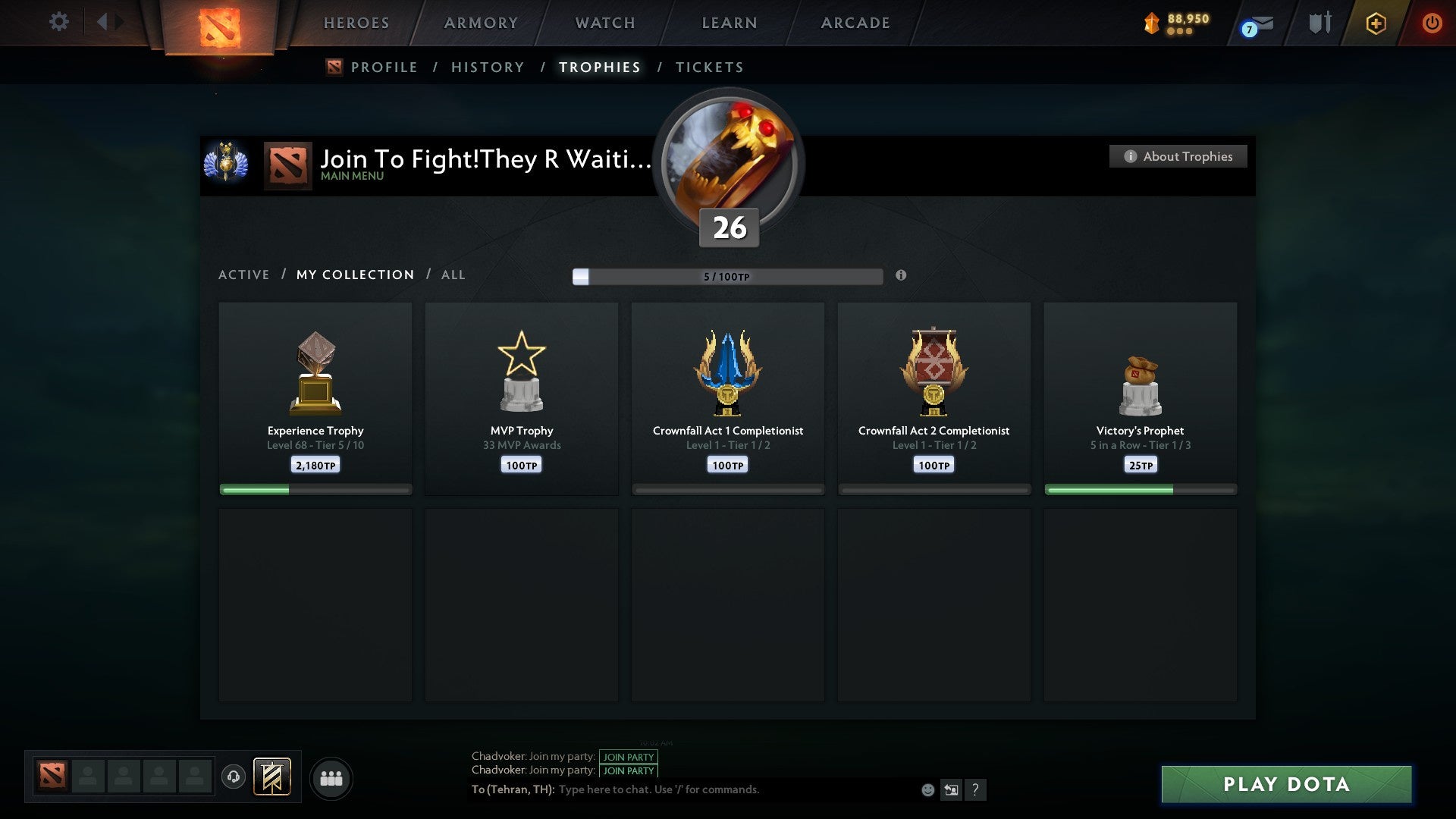Open Dota Plus subscription via gold hexagon icon
Viewport: 1456px width, 819px height.
[1375, 23]
